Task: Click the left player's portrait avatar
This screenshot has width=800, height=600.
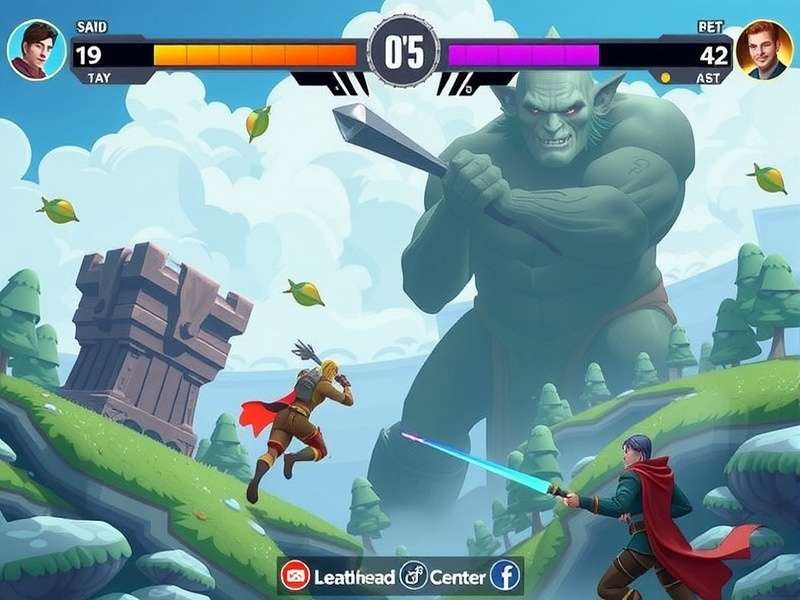Action: (37, 50)
